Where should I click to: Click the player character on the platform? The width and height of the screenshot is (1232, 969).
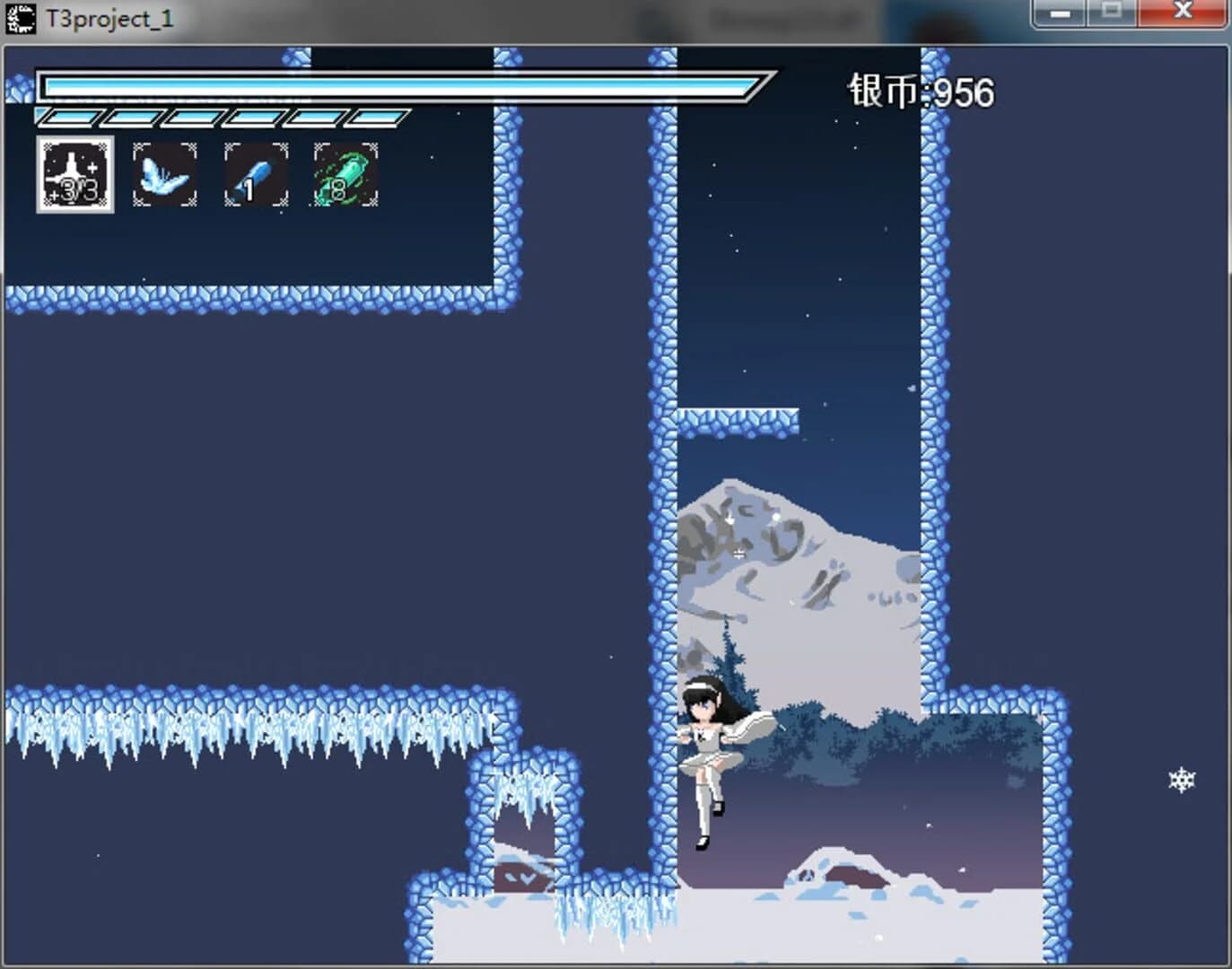tap(709, 754)
